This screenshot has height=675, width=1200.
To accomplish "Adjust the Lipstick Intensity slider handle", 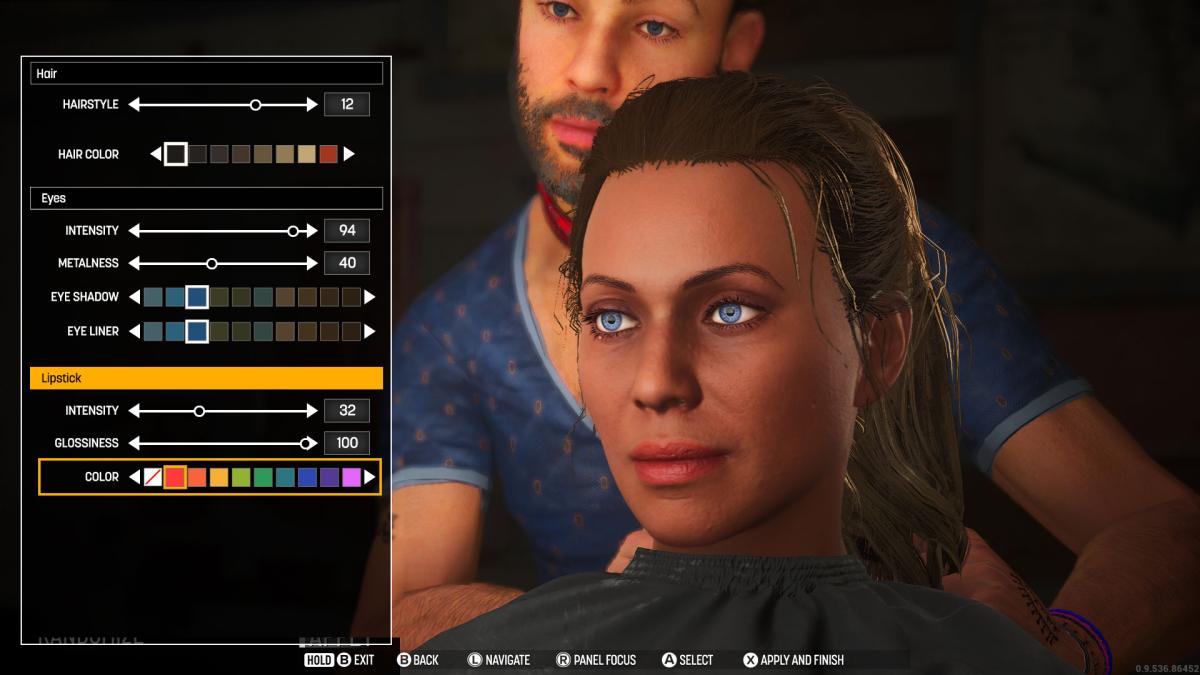I will (199, 411).
